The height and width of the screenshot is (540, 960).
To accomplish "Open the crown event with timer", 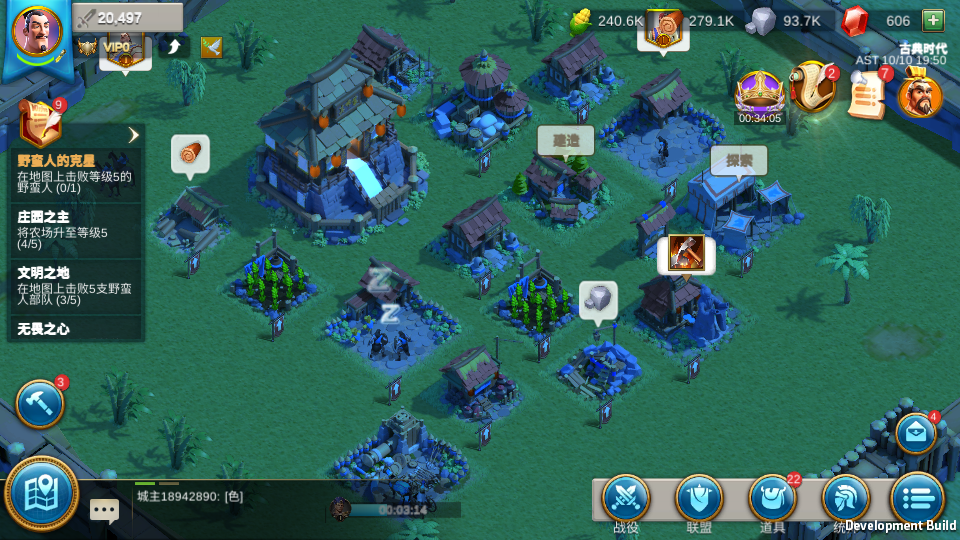I will click(x=760, y=96).
